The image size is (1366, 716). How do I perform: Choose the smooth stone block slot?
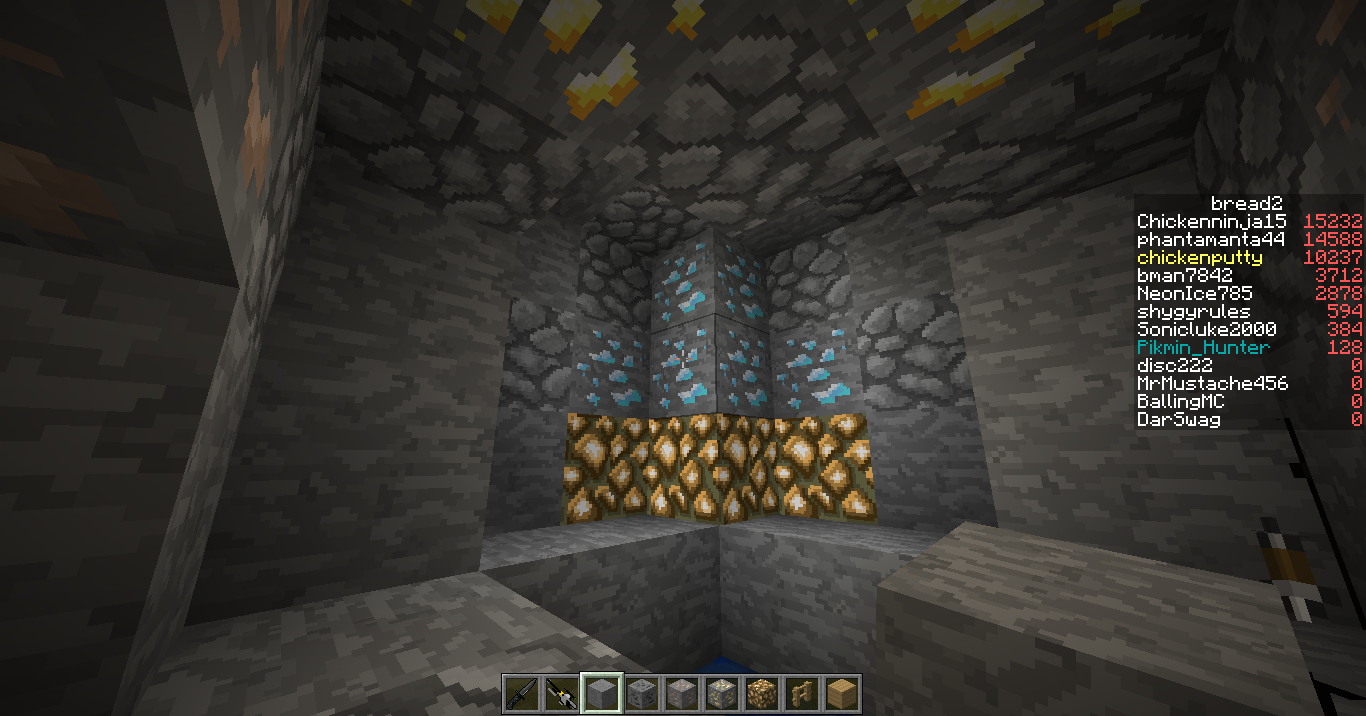click(601, 693)
